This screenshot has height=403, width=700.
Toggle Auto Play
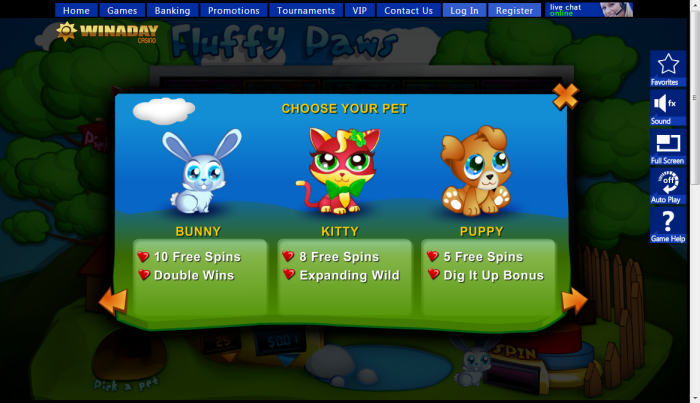click(x=667, y=185)
